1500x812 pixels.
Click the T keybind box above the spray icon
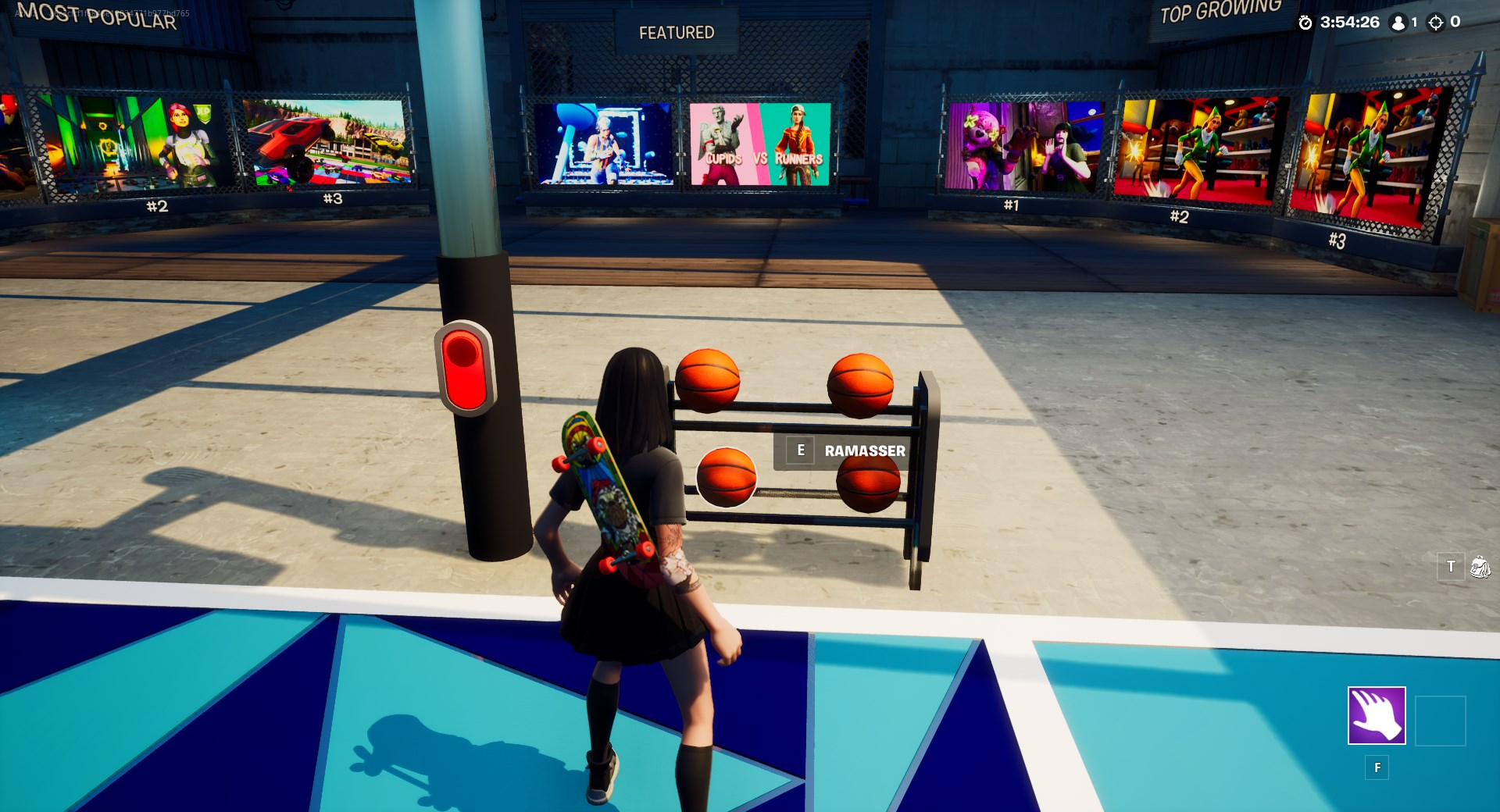tap(1449, 567)
